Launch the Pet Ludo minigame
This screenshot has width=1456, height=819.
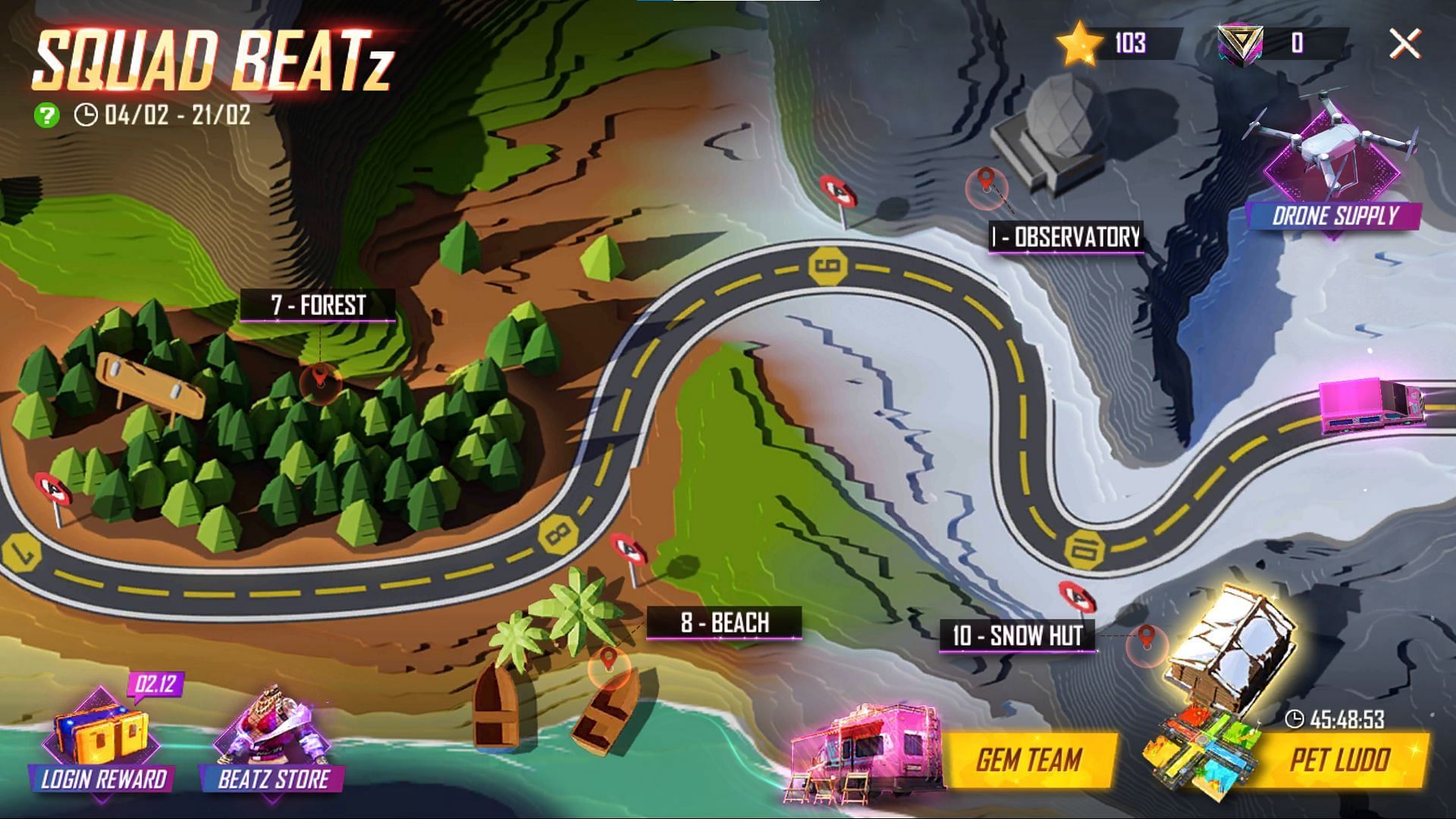tap(1338, 760)
